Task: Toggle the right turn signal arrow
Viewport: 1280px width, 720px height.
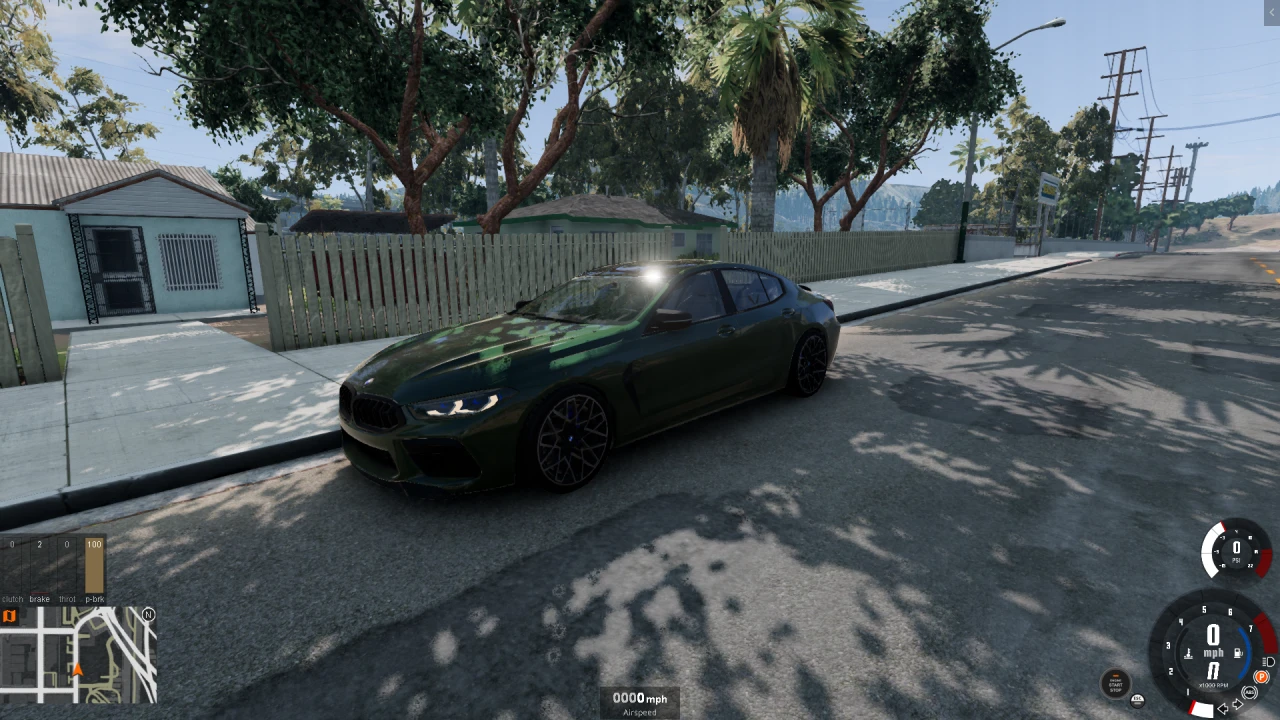Action: click(1237, 704)
